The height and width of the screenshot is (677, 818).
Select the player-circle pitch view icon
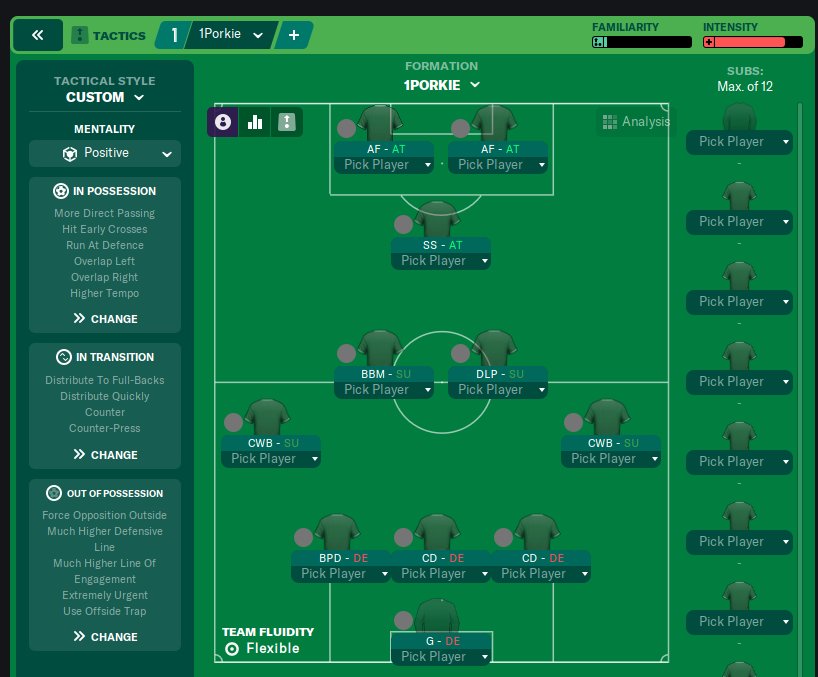pyautogui.click(x=223, y=122)
